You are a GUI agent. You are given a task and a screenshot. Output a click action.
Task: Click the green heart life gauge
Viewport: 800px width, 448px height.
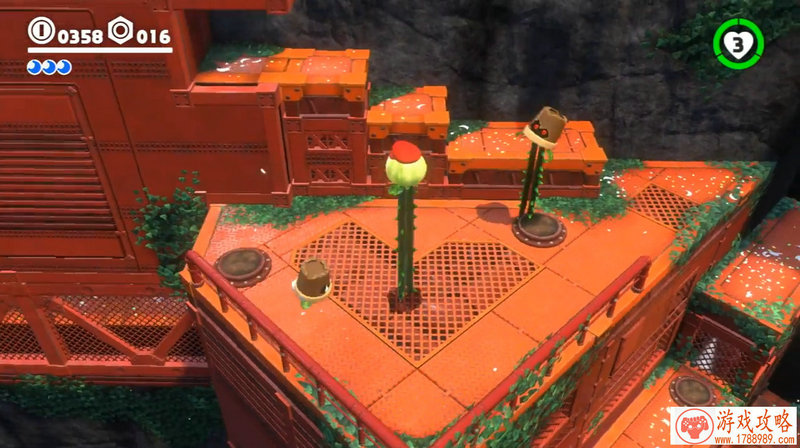[x=738, y=43]
